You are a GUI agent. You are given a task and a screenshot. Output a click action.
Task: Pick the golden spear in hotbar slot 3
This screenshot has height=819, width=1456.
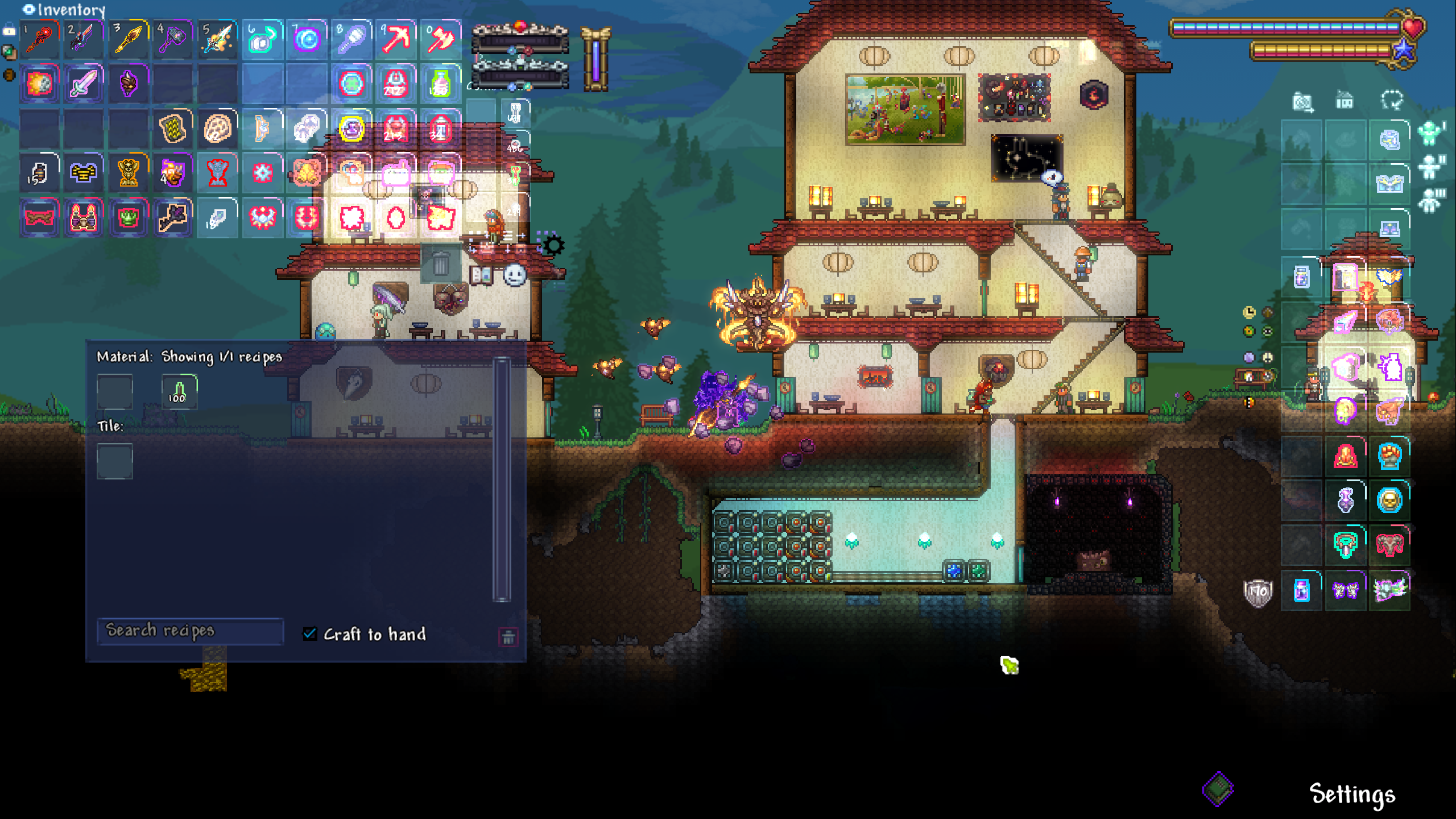tap(129, 40)
